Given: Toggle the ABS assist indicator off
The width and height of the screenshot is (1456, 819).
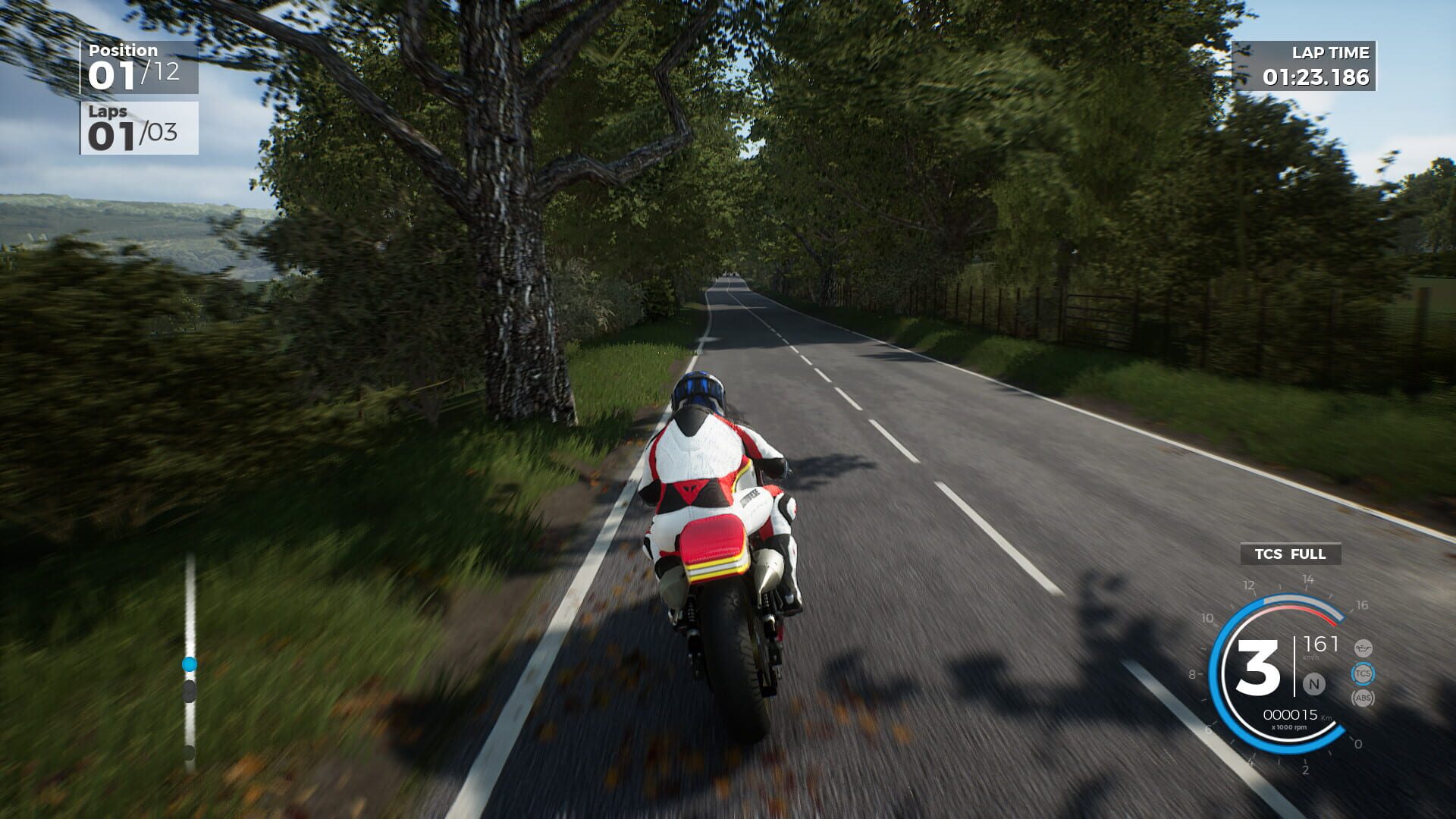Looking at the screenshot, I should 1363,698.
